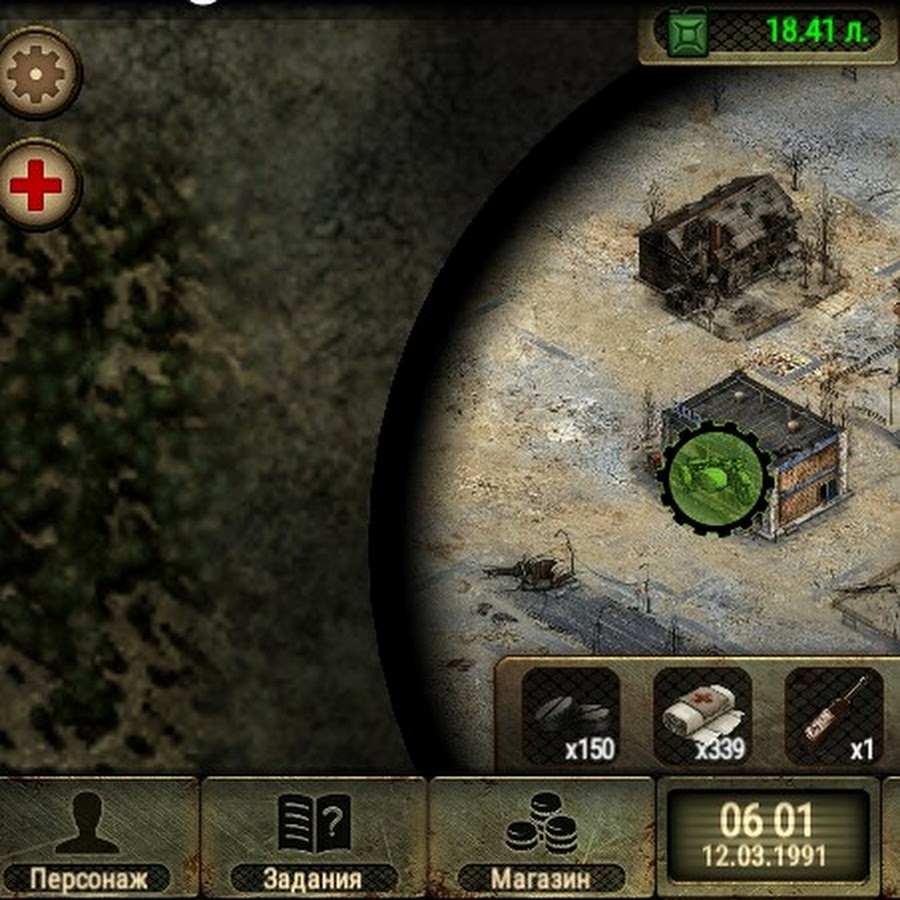Viewport: 900px width, 900px height.
Task: Click the red cross medical button
Action: (x=37, y=186)
